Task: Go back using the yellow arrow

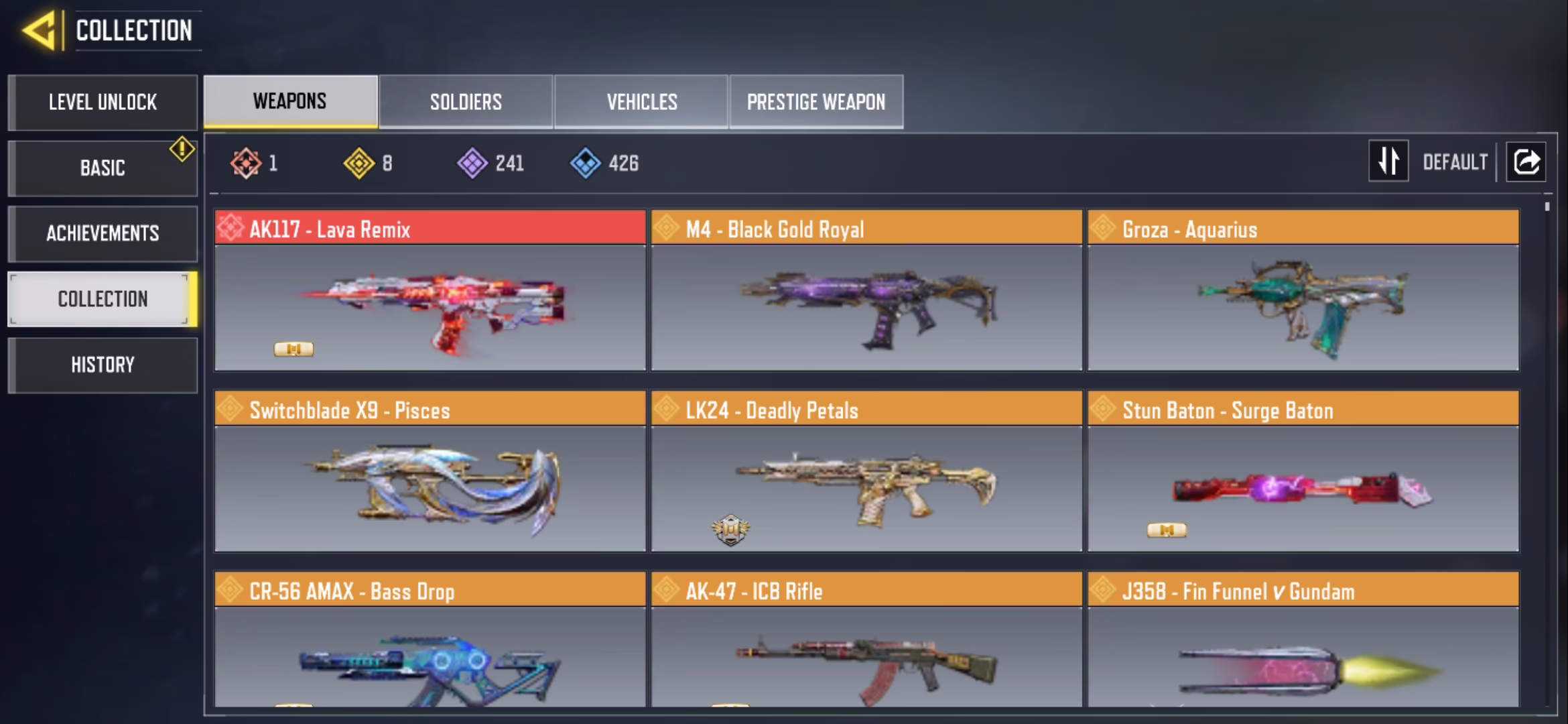Action: pos(39,31)
